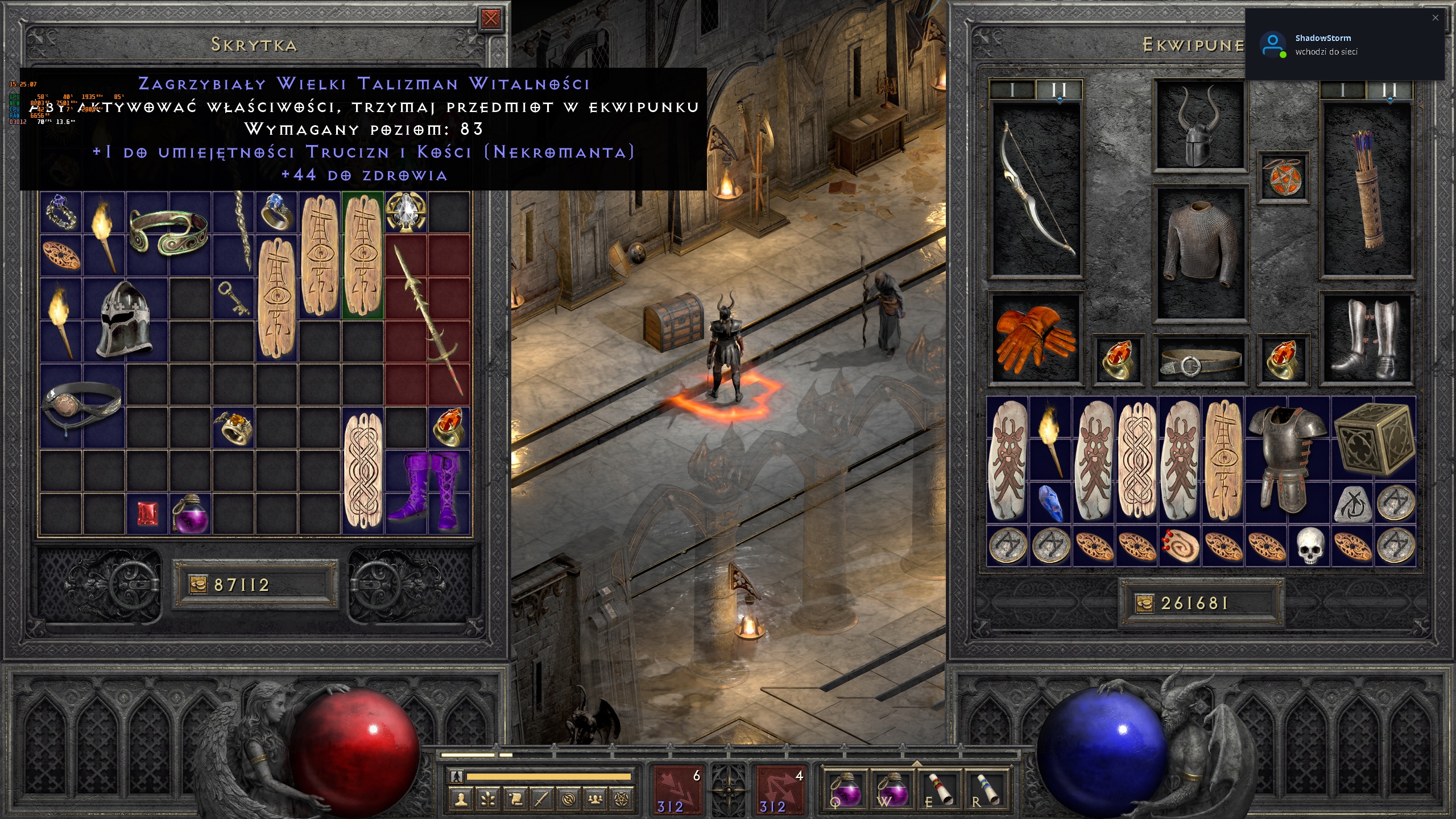Viewport: 1456px width, 819px height.
Task: Select the long spear in the stash
Action: [427, 321]
